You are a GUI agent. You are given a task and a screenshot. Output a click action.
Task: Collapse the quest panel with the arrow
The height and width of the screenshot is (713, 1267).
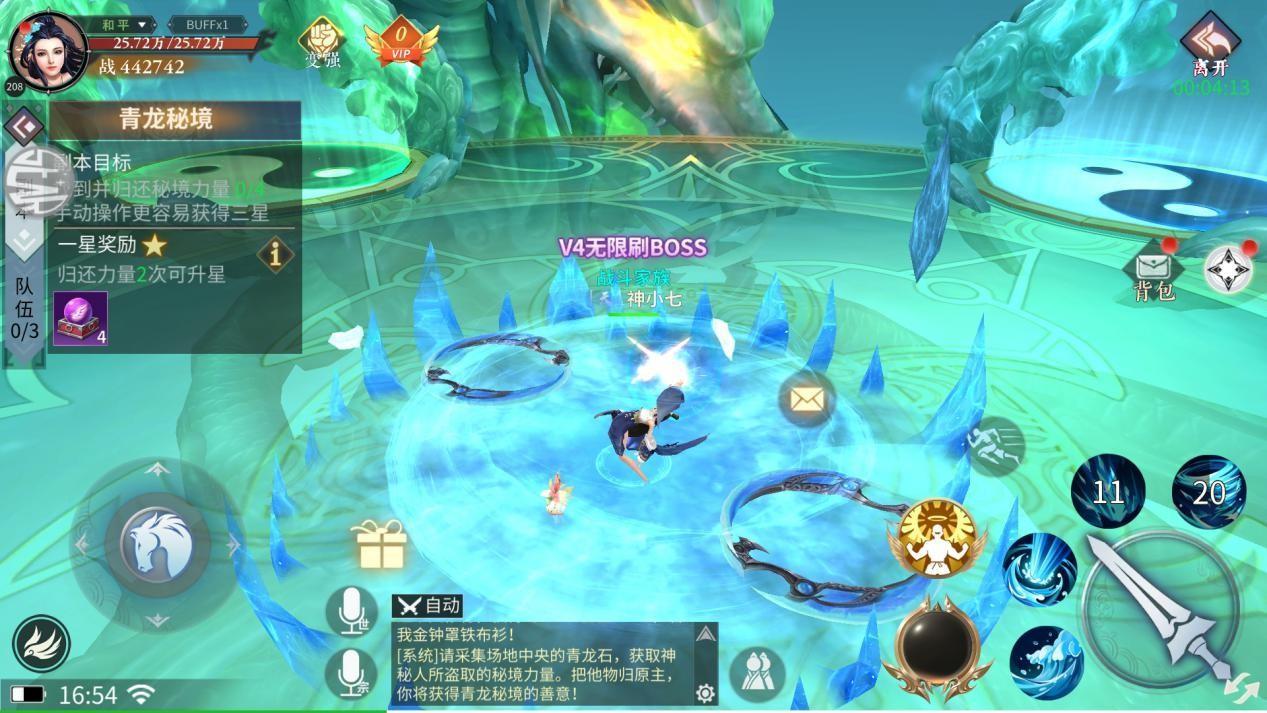[23, 126]
